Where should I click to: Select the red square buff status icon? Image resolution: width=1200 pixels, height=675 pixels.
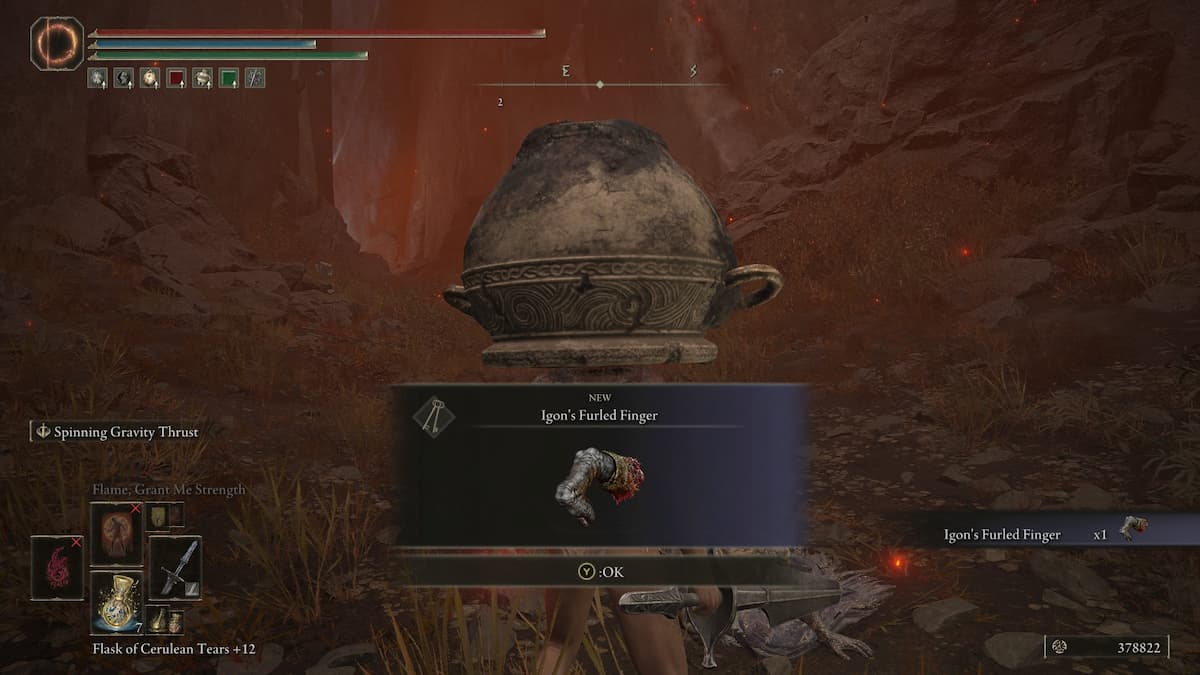tap(177, 77)
